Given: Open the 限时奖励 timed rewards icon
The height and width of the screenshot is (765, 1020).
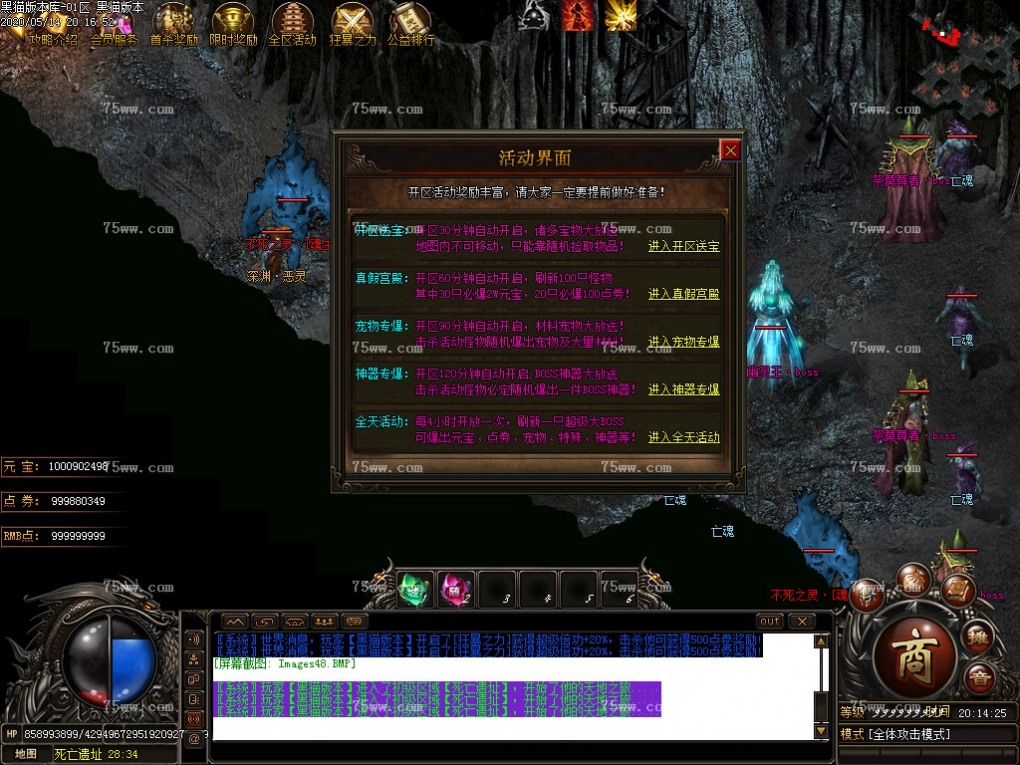Looking at the screenshot, I should coord(233,24).
